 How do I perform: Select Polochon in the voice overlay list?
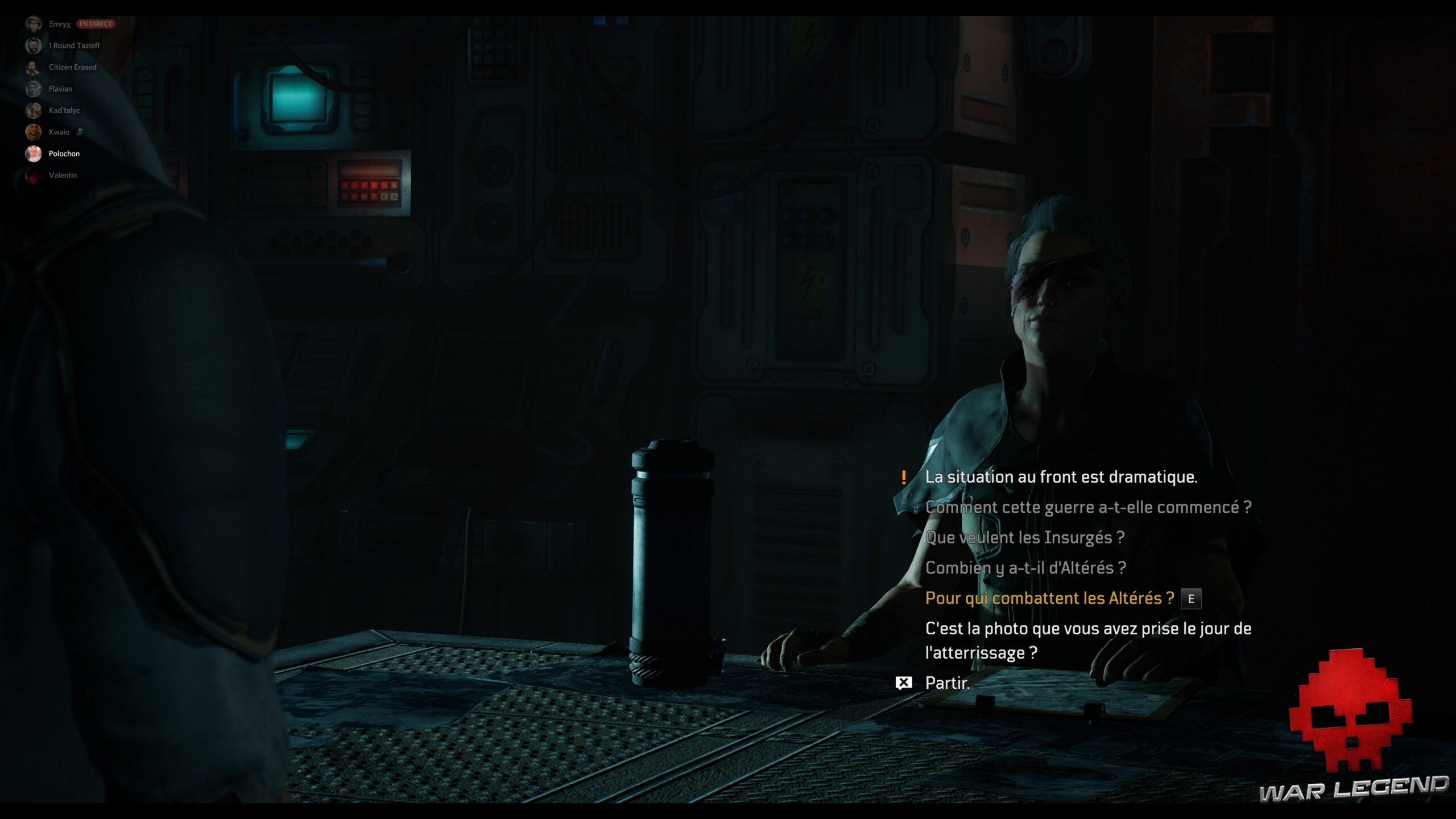tap(64, 154)
